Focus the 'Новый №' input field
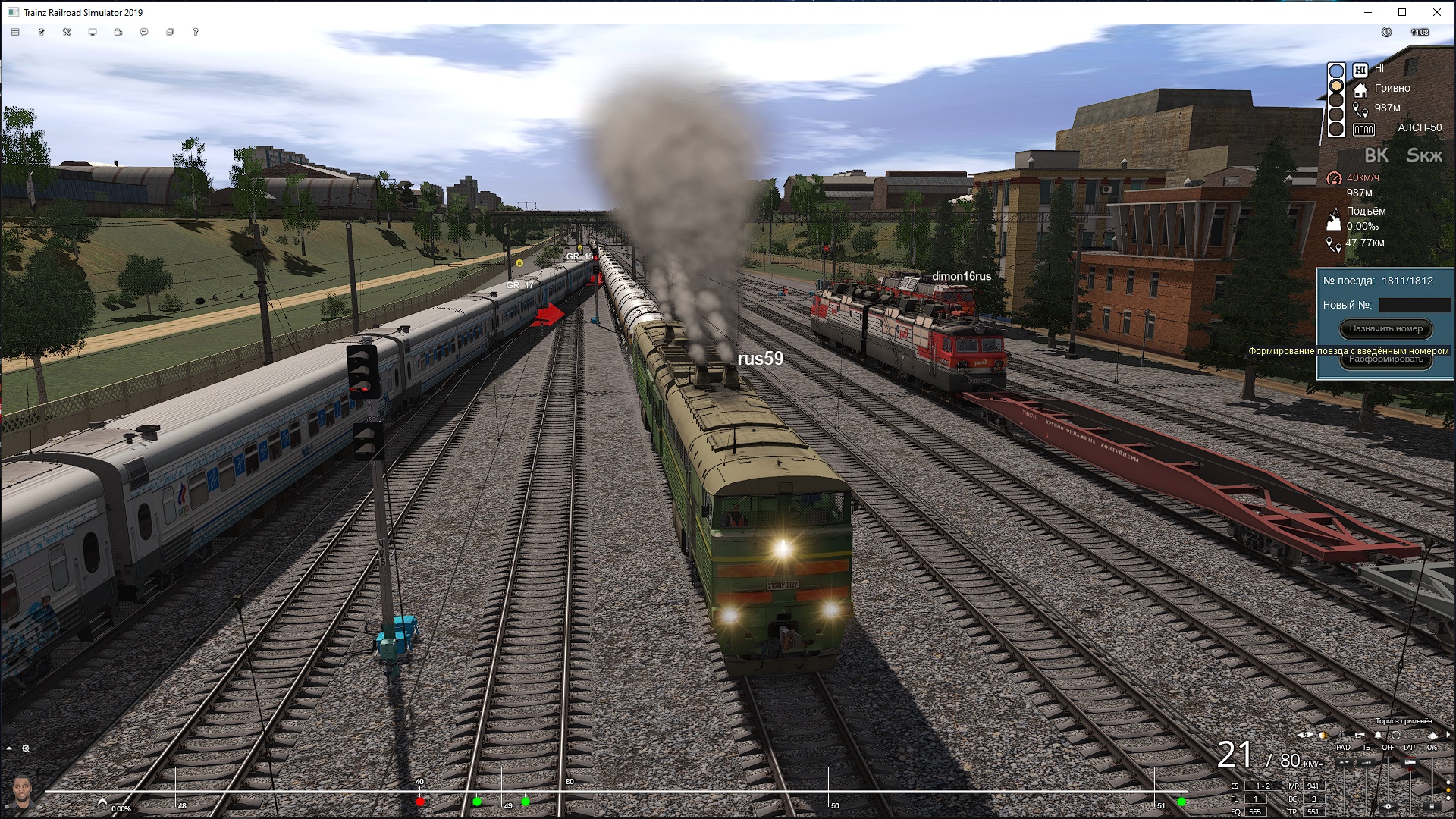The image size is (1456, 819). point(1414,305)
